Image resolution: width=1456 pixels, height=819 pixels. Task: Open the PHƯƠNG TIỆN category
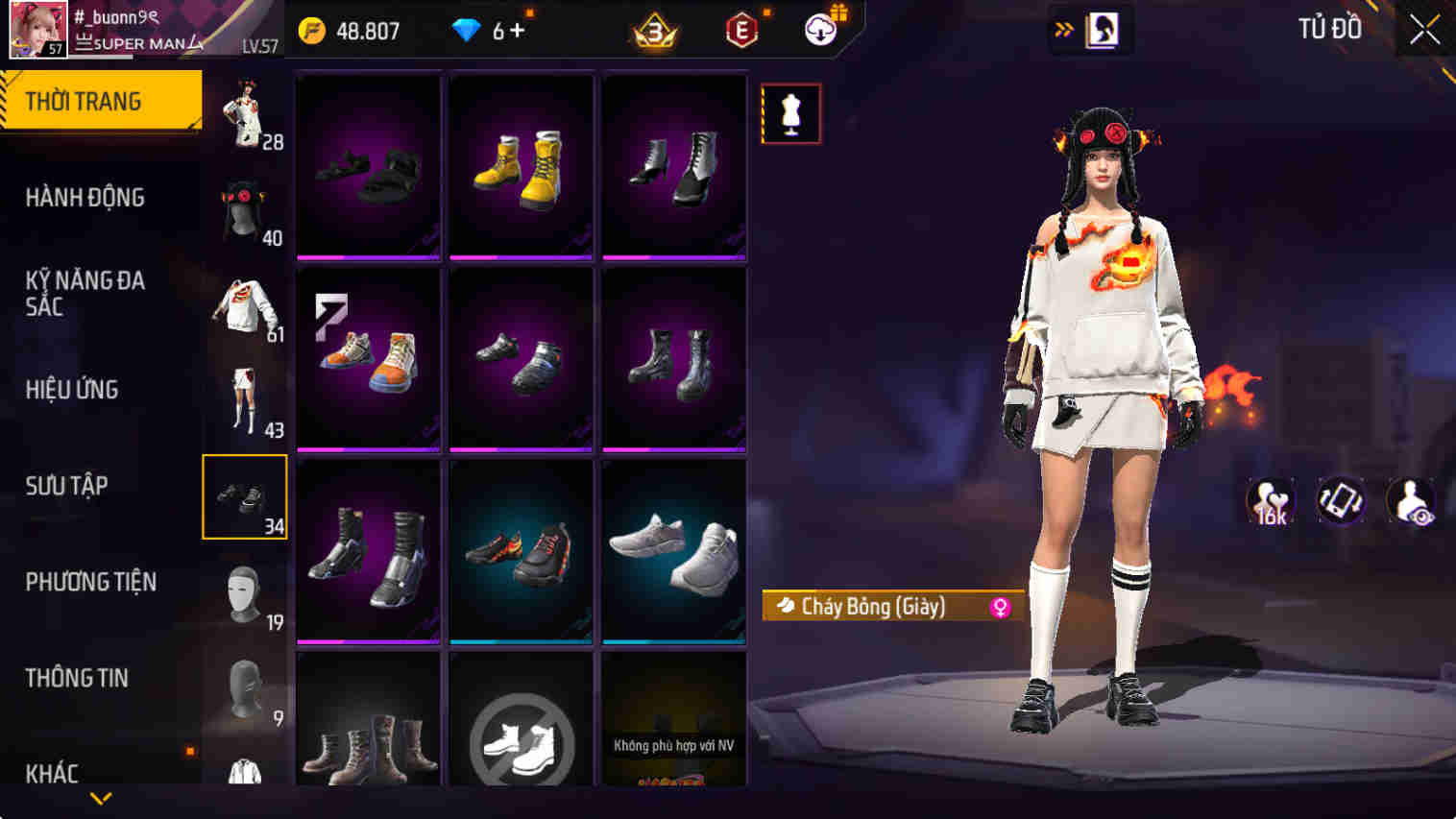click(x=91, y=582)
